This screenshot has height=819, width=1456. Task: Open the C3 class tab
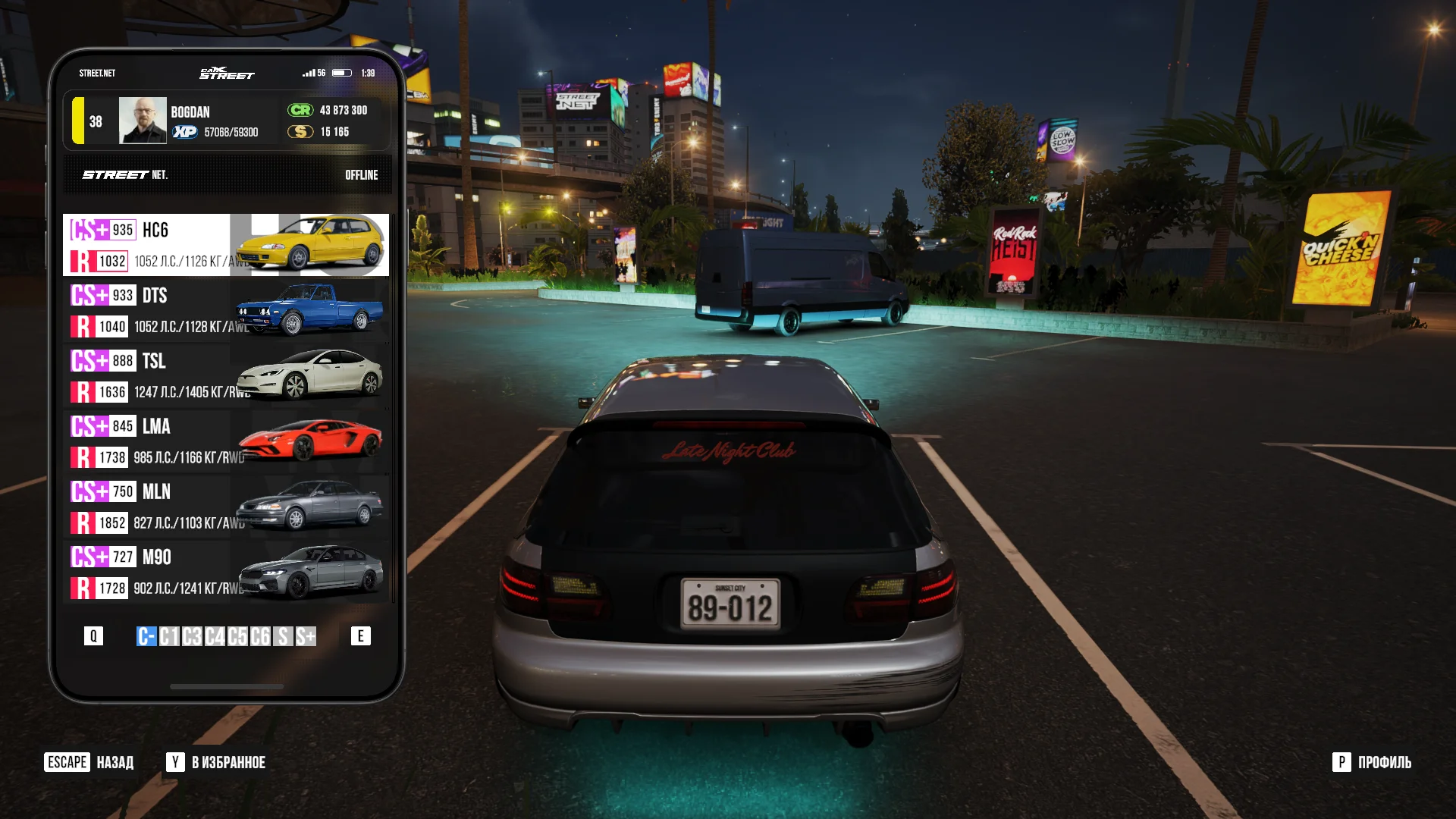pos(192,636)
